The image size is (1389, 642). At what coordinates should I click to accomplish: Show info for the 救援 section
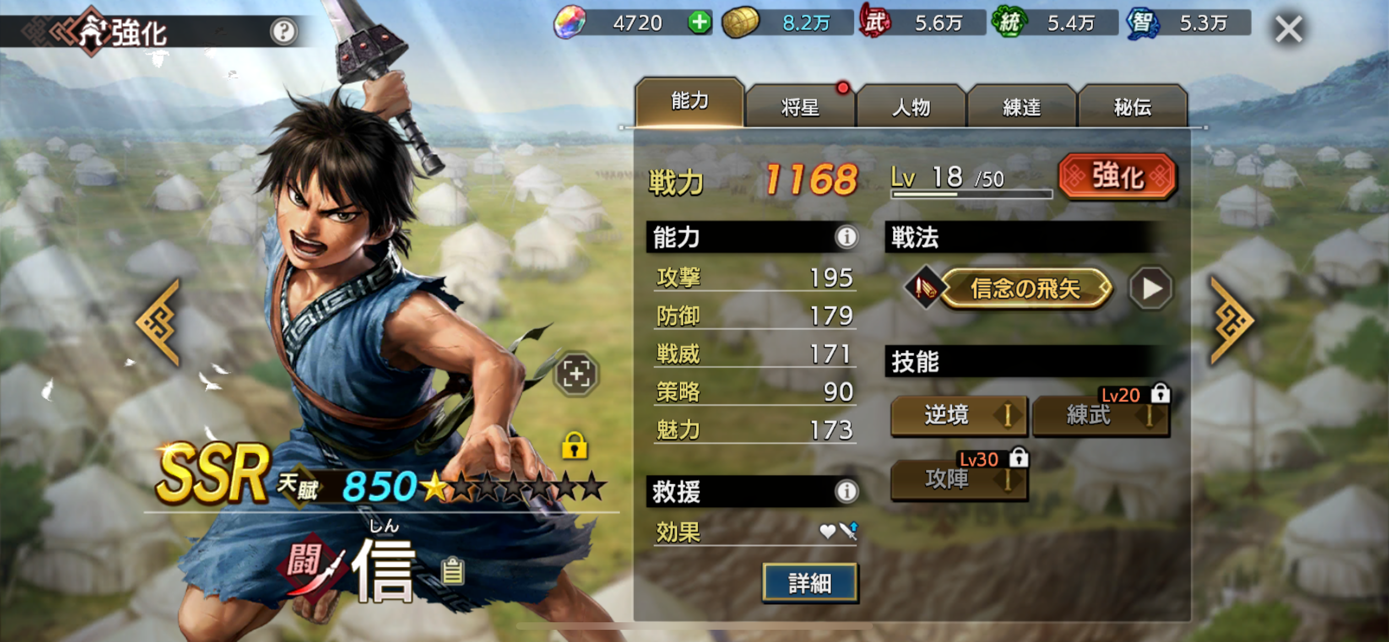846,491
